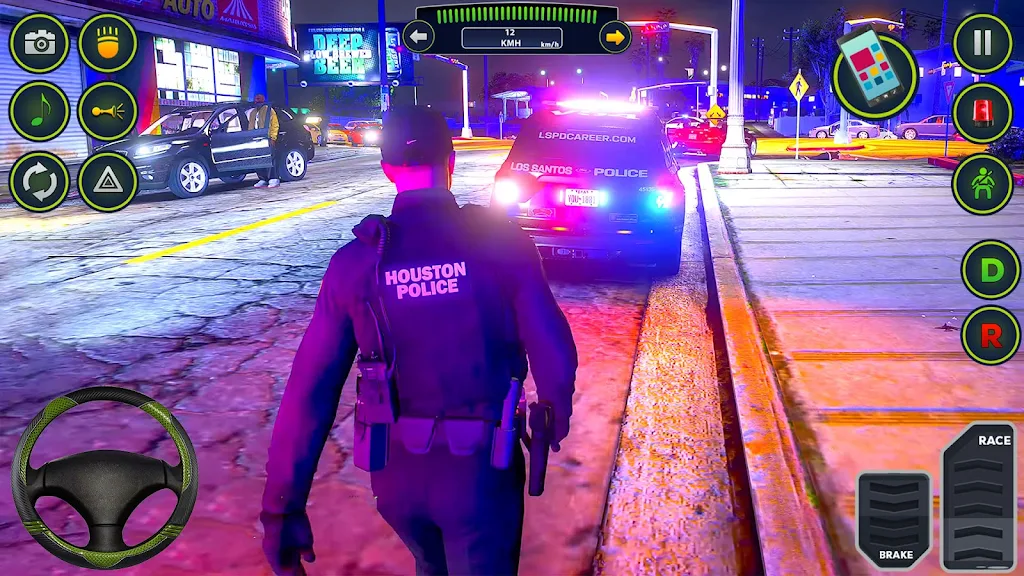Turn the steering wheel control
Viewport: 1024px width, 576px height.
pos(104,476)
